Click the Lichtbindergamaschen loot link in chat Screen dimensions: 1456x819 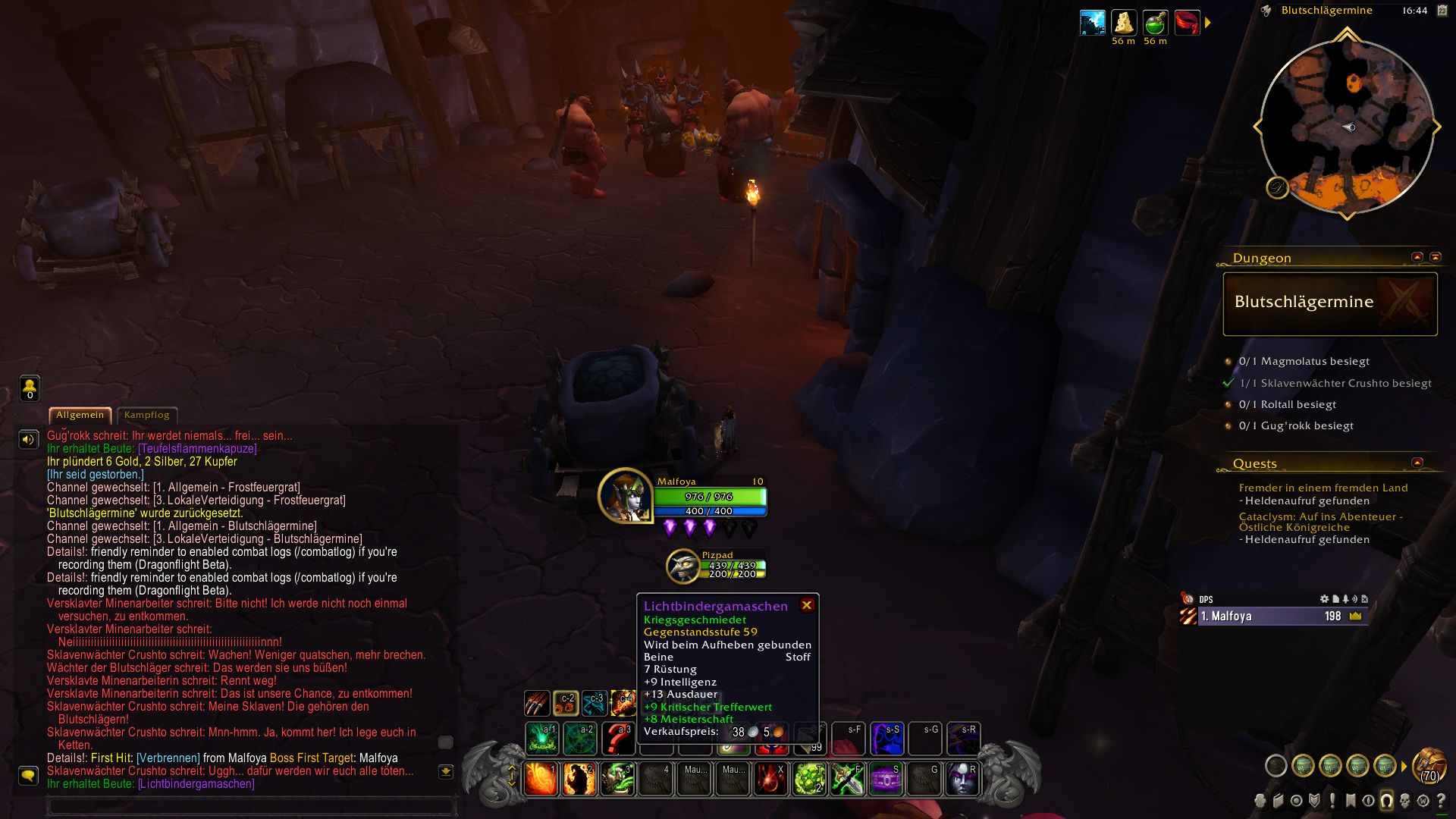196,783
